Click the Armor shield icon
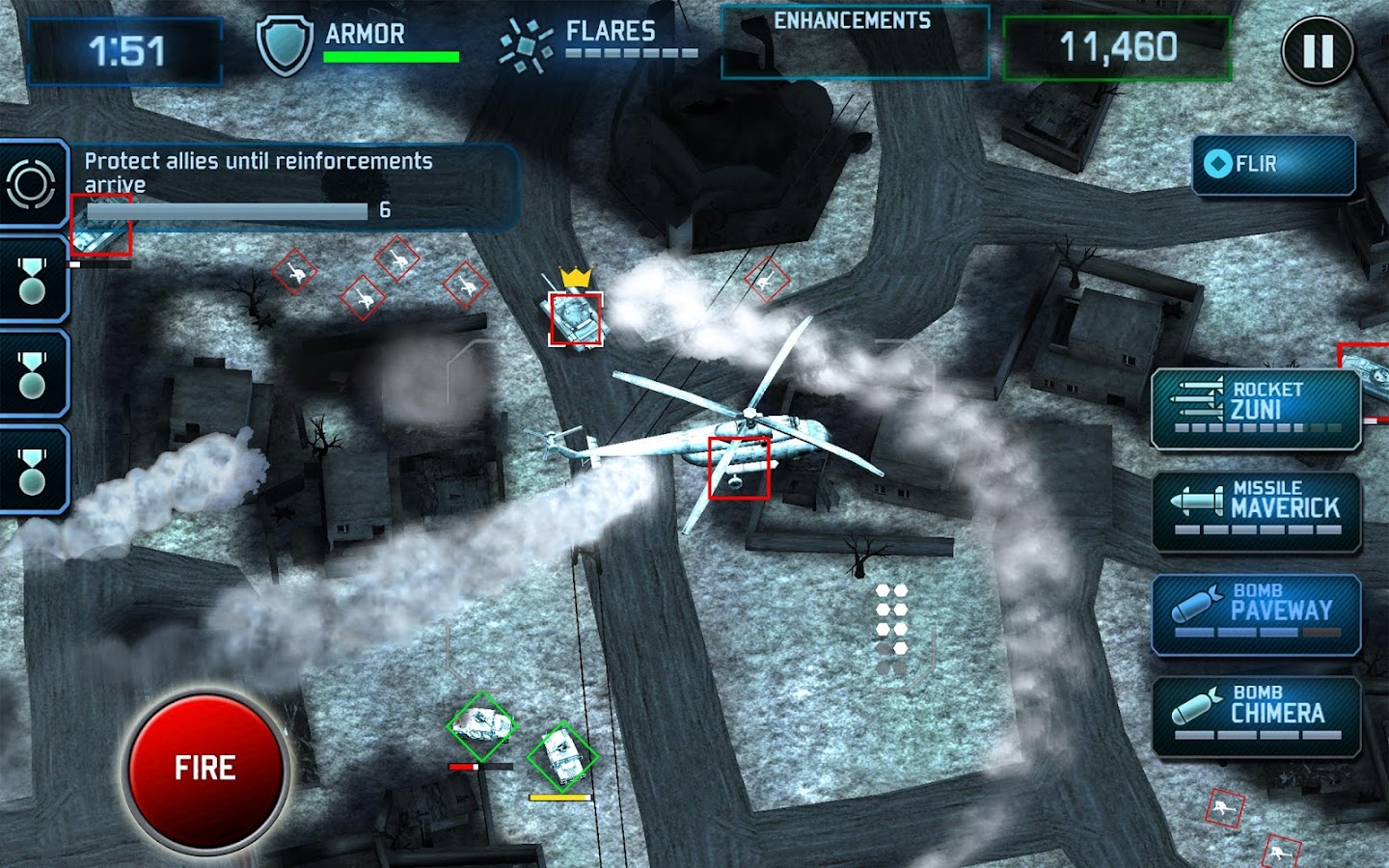This screenshot has width=1389, height=868. point(286,41)
